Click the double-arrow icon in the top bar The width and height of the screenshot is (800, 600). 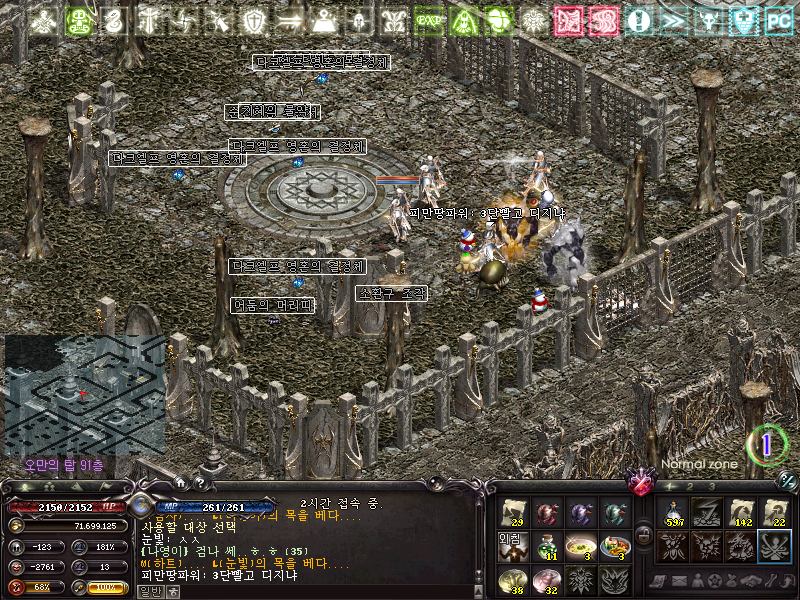coord(673,20)
